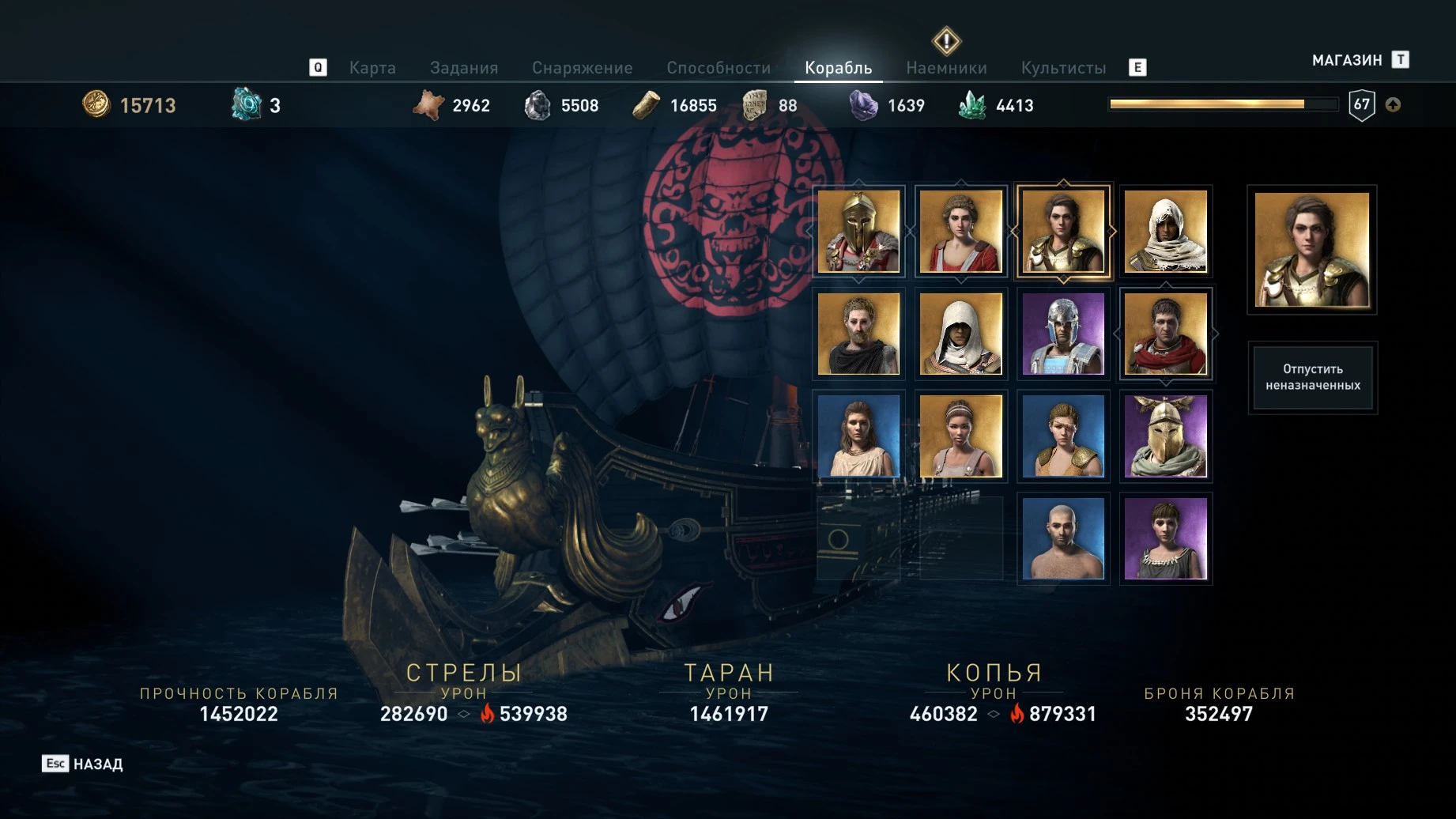The height and width of the screenshot is (819, 1456).
Task: Select the orichalcum ore resource icon
Action: point(247,103)
